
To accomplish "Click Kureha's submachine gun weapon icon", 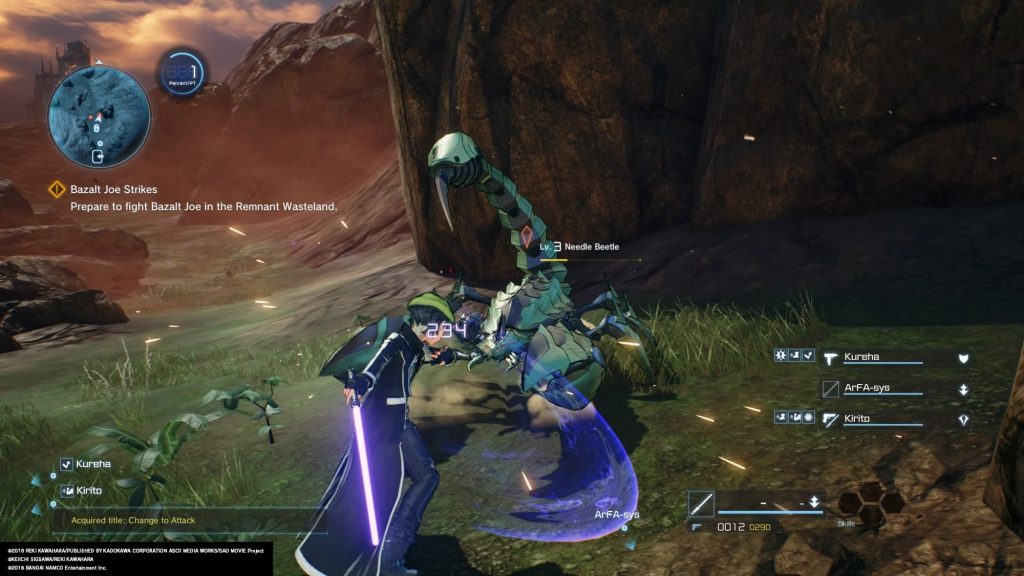I will 830,357.
